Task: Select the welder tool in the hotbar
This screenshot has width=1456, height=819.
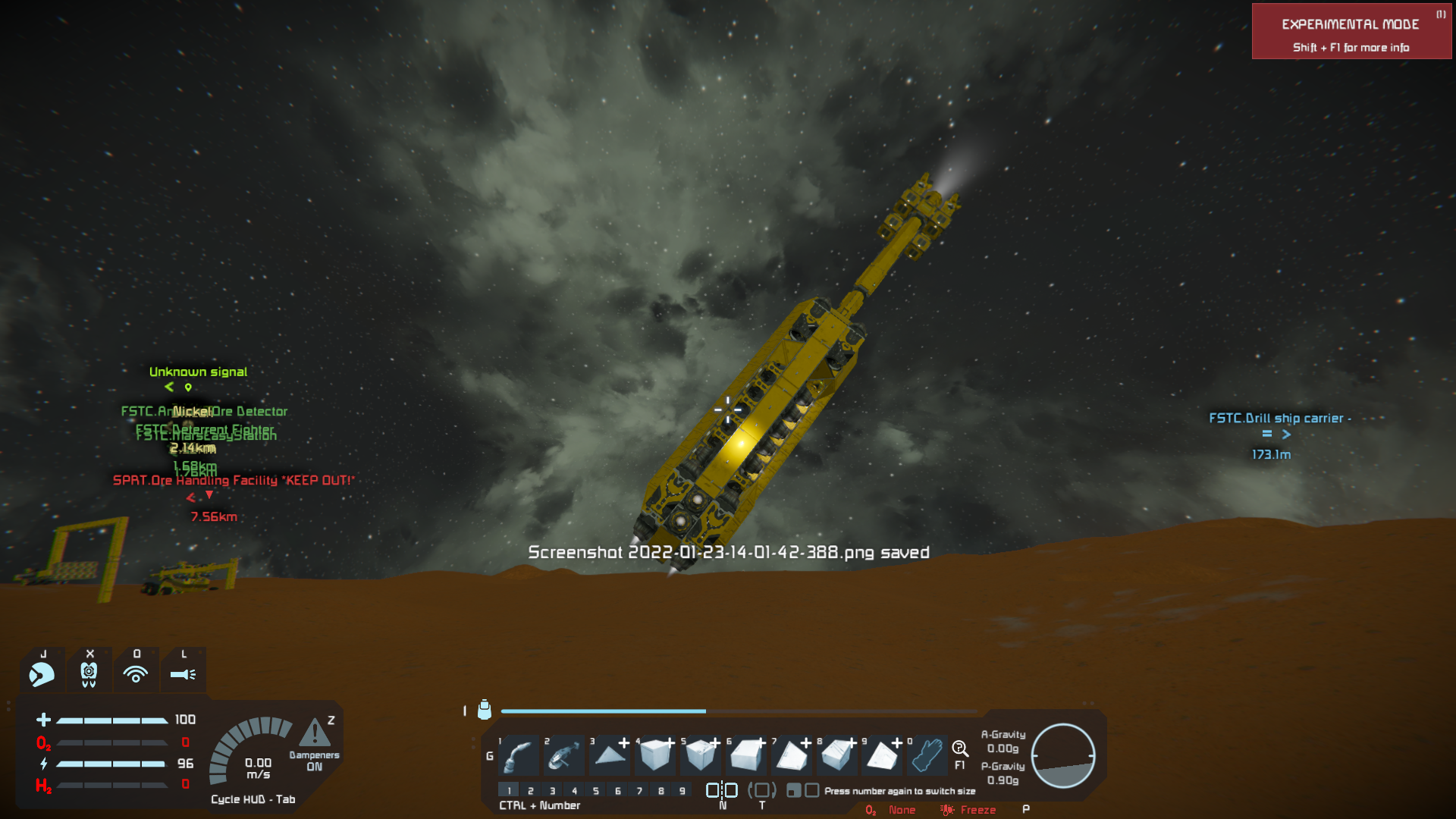Action: (519, 755)
